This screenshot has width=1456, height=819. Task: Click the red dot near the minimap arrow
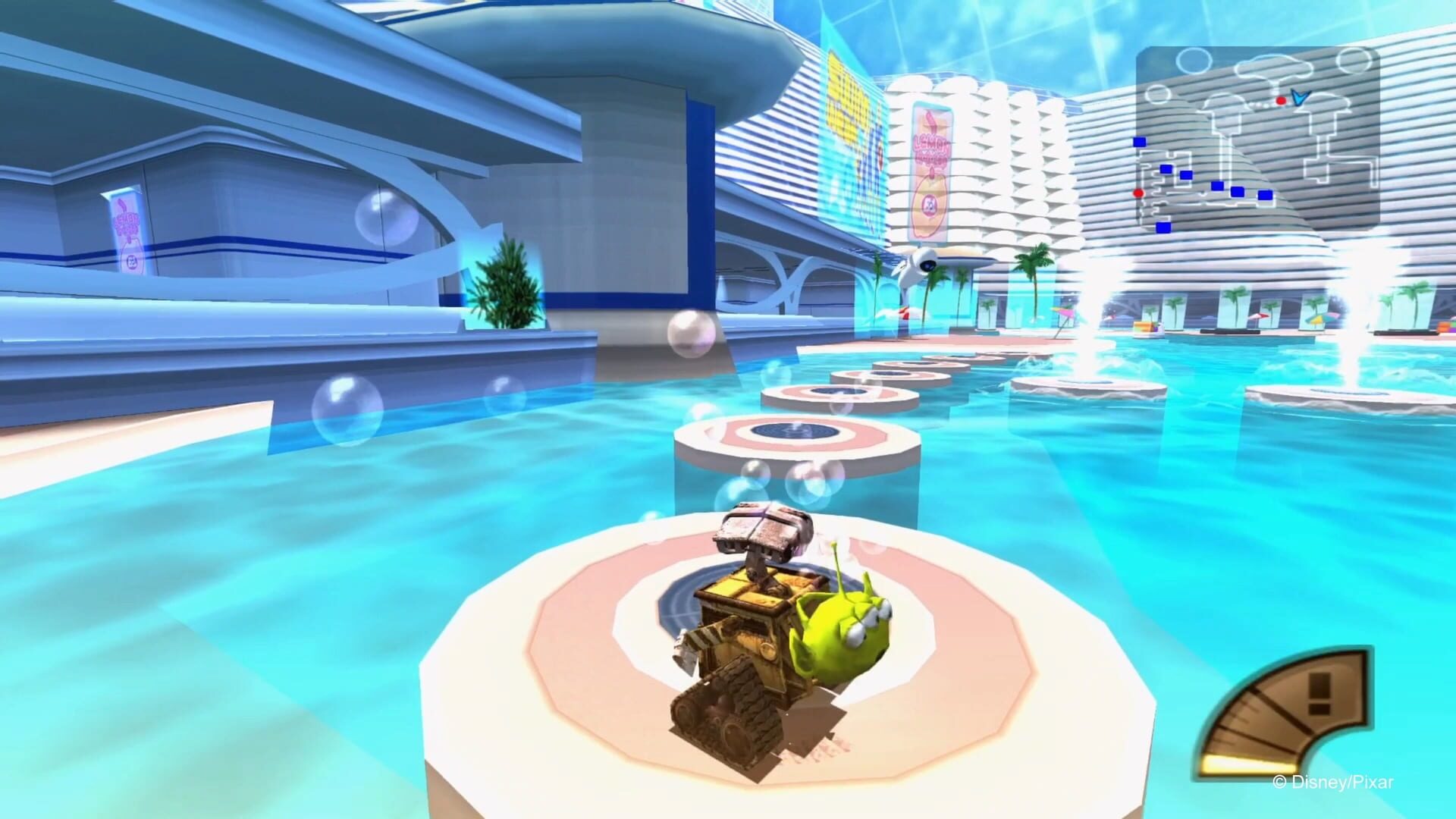tap(1281, 101)
